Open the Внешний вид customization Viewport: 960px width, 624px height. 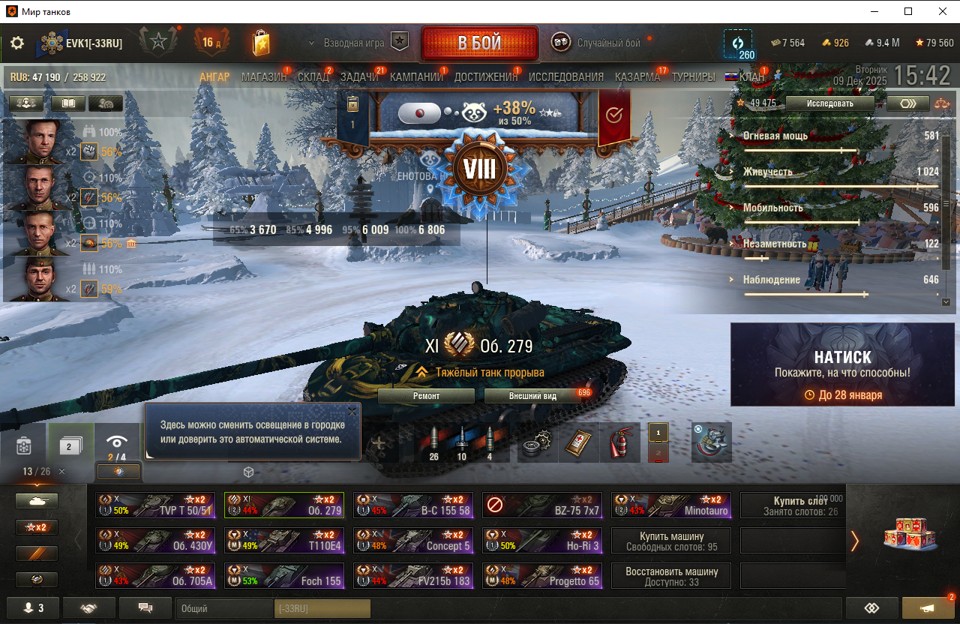535,395
